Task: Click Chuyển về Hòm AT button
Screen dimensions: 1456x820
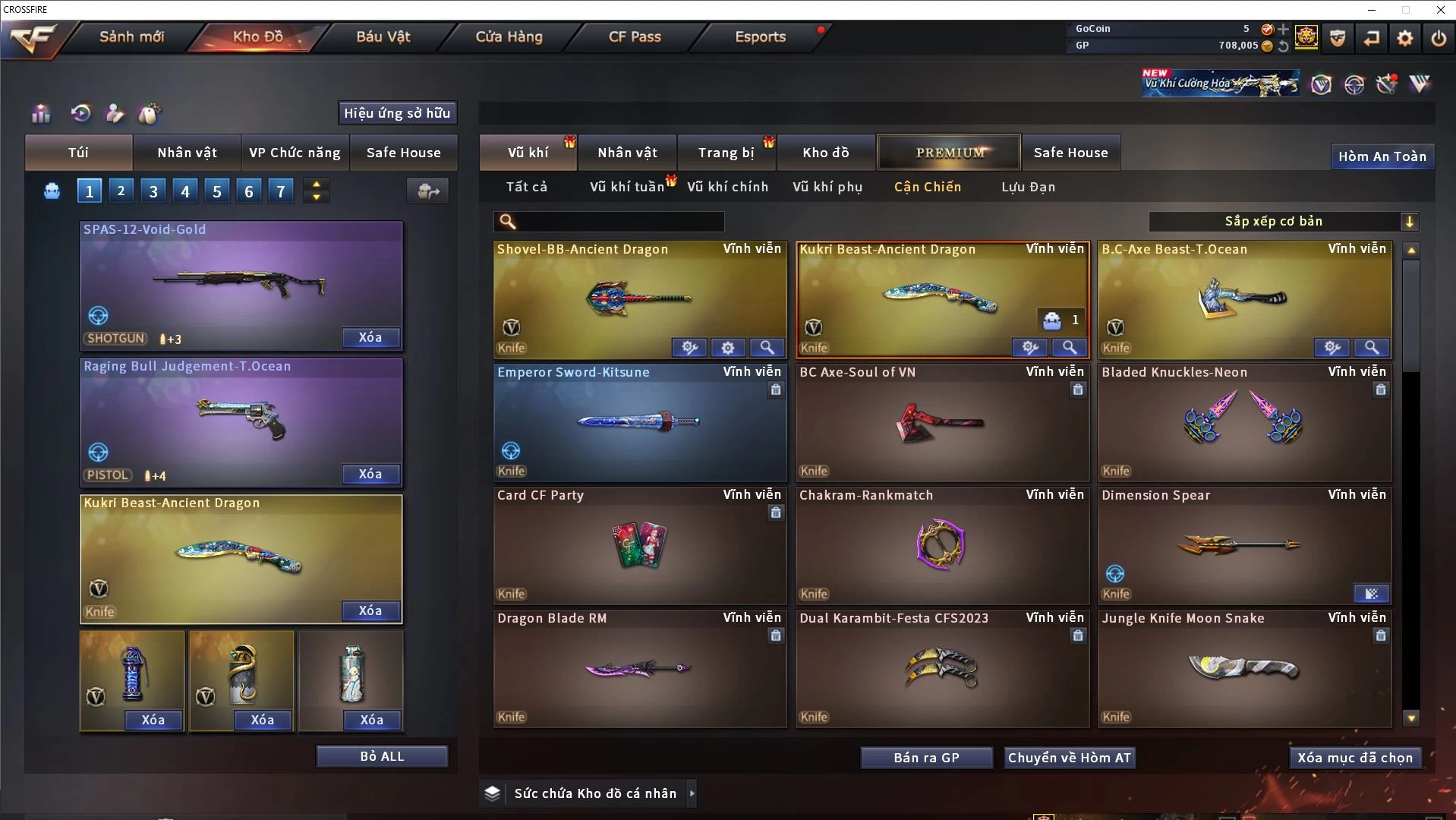Action: pos(1069,758)
